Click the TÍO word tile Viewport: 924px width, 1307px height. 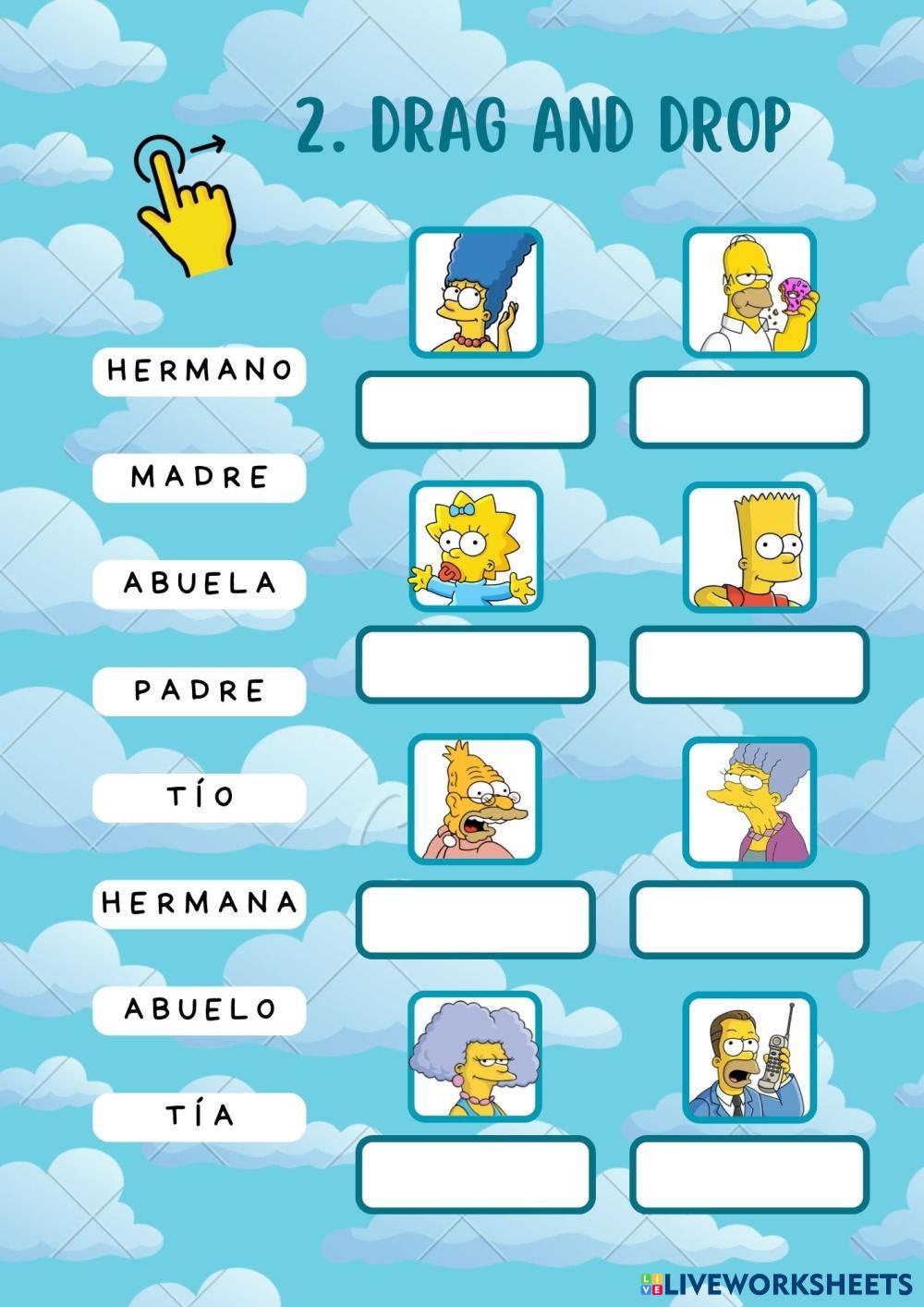click(x=199, y=797)
